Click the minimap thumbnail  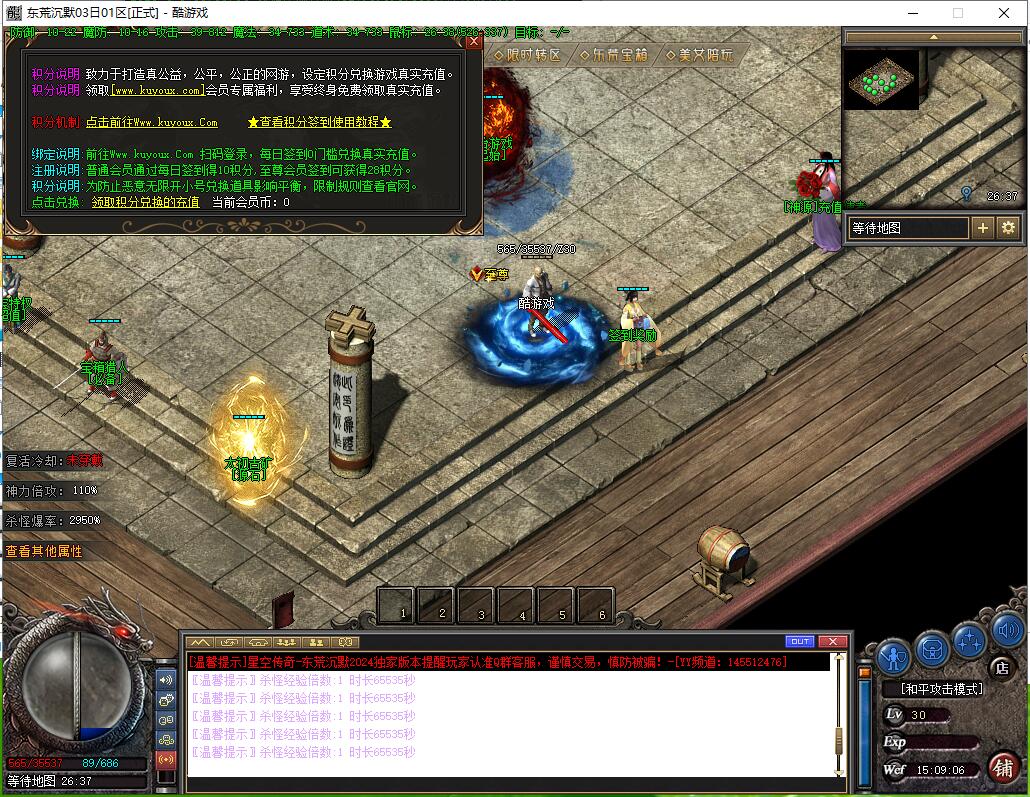click(882, 80)
